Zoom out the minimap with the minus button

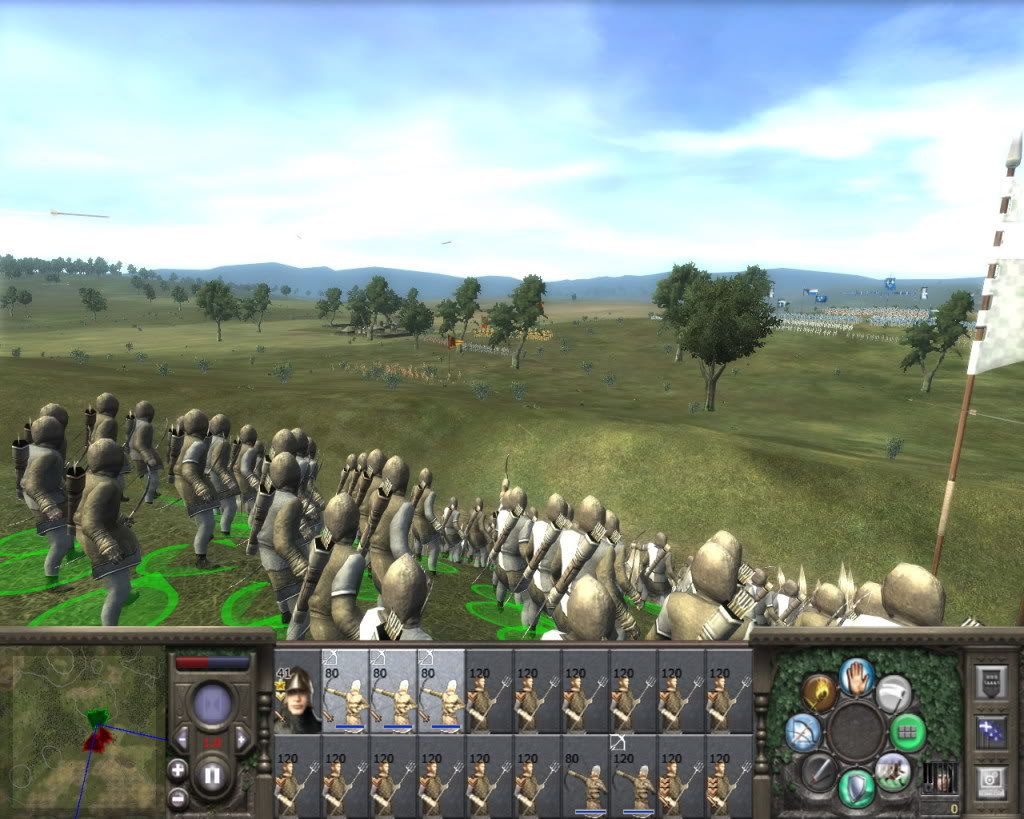tap(178, 797)
